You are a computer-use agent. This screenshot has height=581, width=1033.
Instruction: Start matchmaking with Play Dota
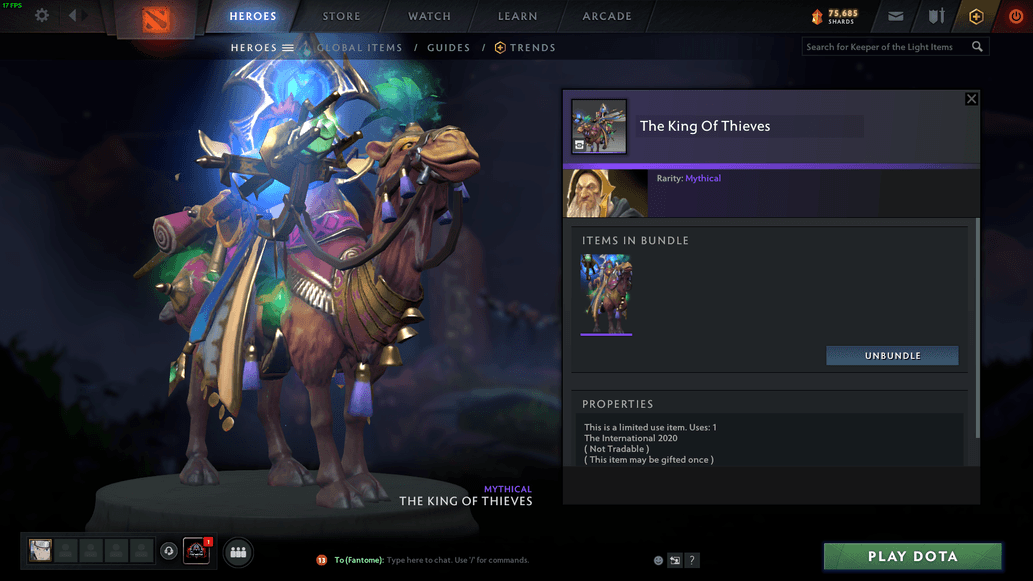click(912, 556)
